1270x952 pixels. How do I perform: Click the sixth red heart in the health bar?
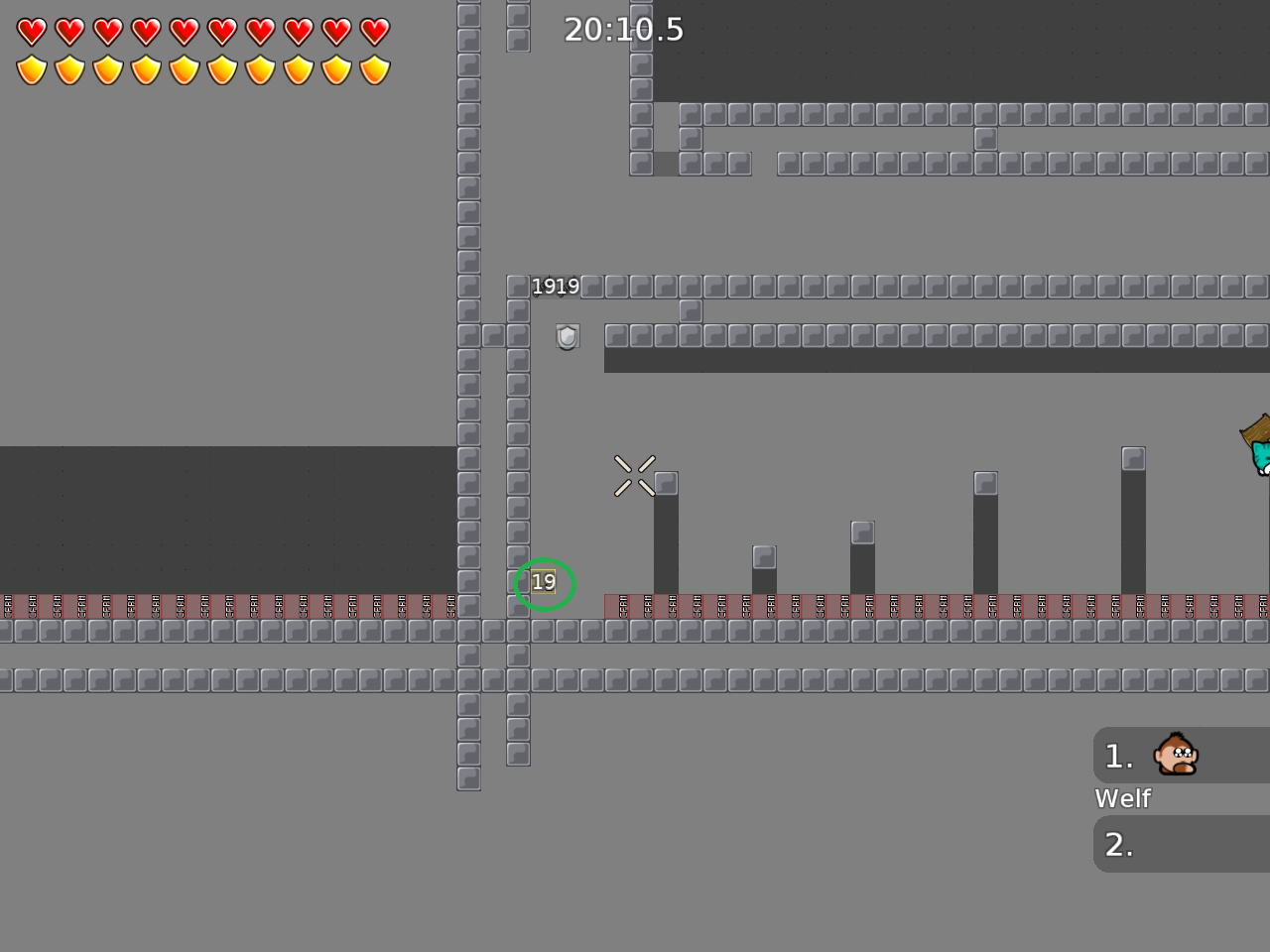pos(223,31)
